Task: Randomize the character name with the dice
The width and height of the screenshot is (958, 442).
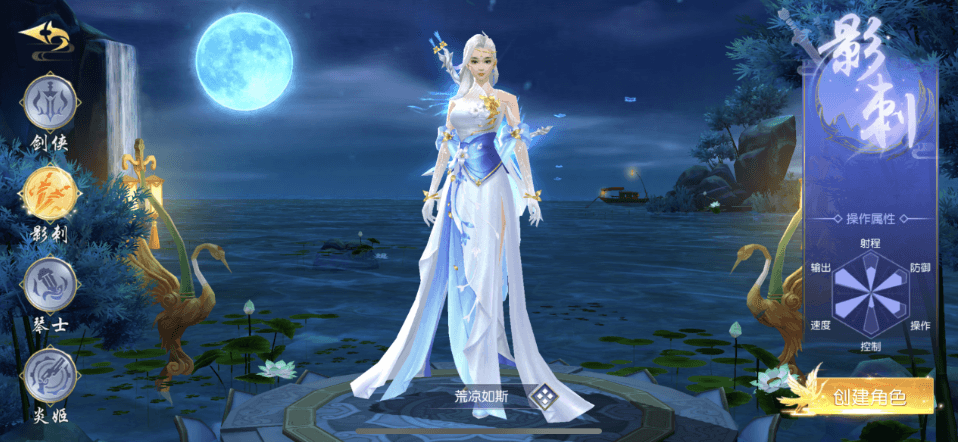Action: point(544,396)
